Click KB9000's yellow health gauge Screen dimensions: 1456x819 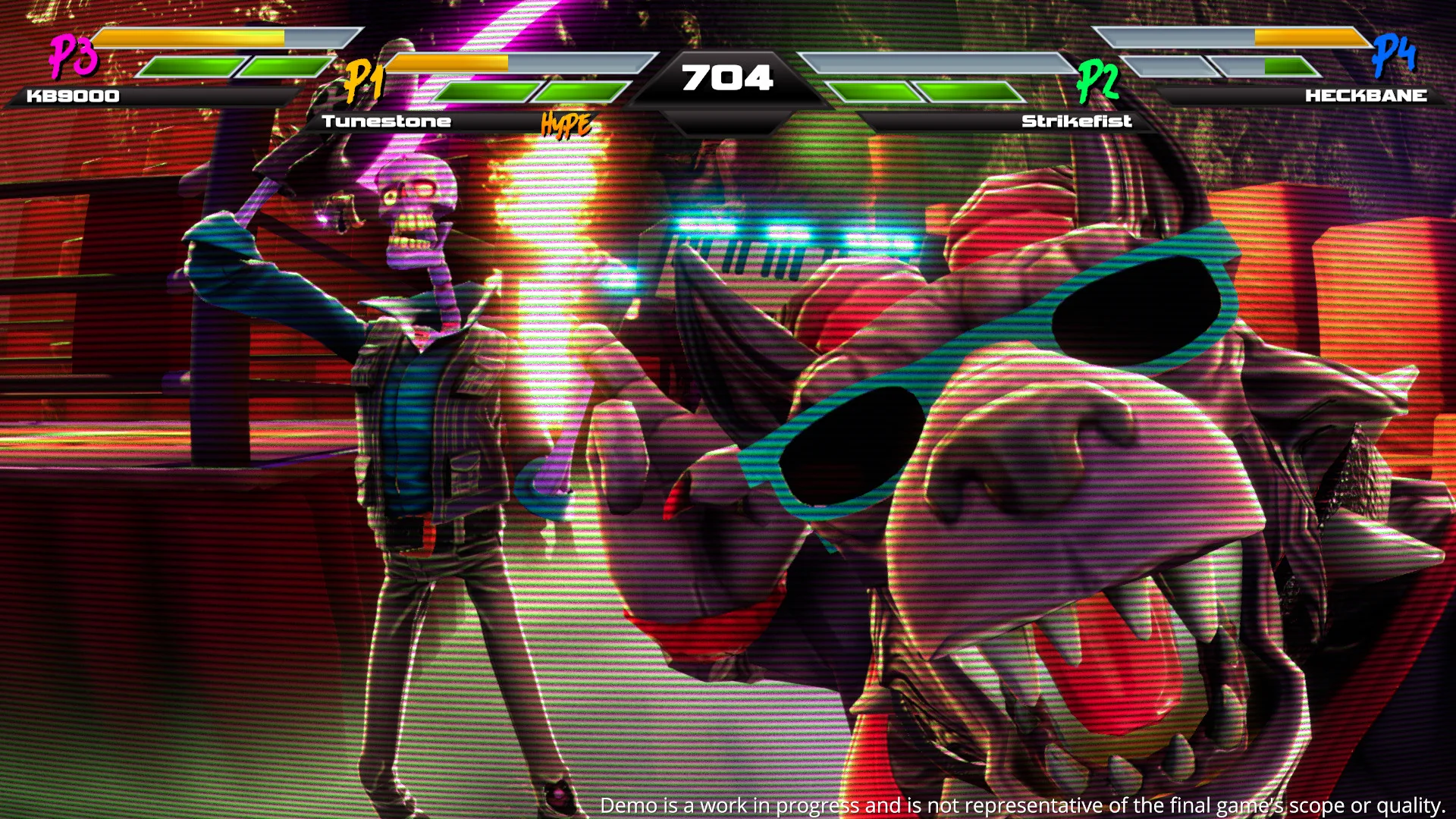190,36
